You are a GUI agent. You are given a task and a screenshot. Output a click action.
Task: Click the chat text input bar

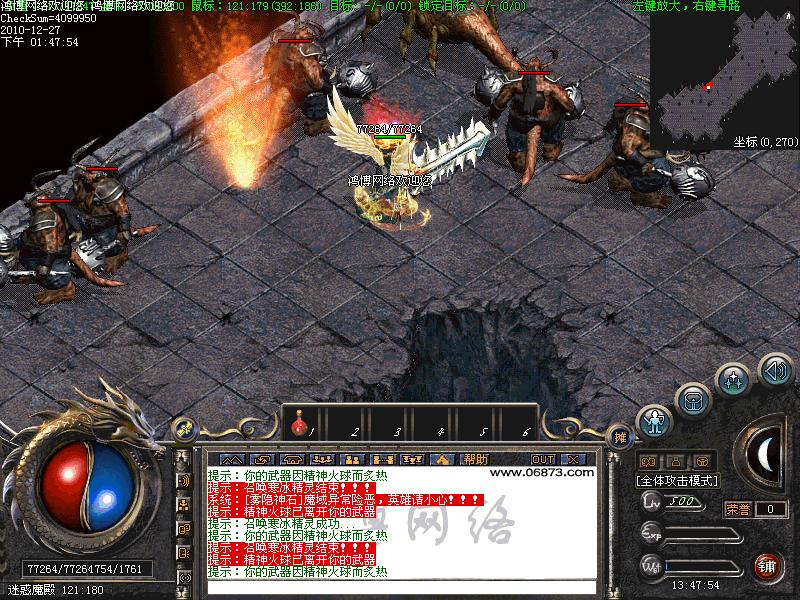point(400,587)
